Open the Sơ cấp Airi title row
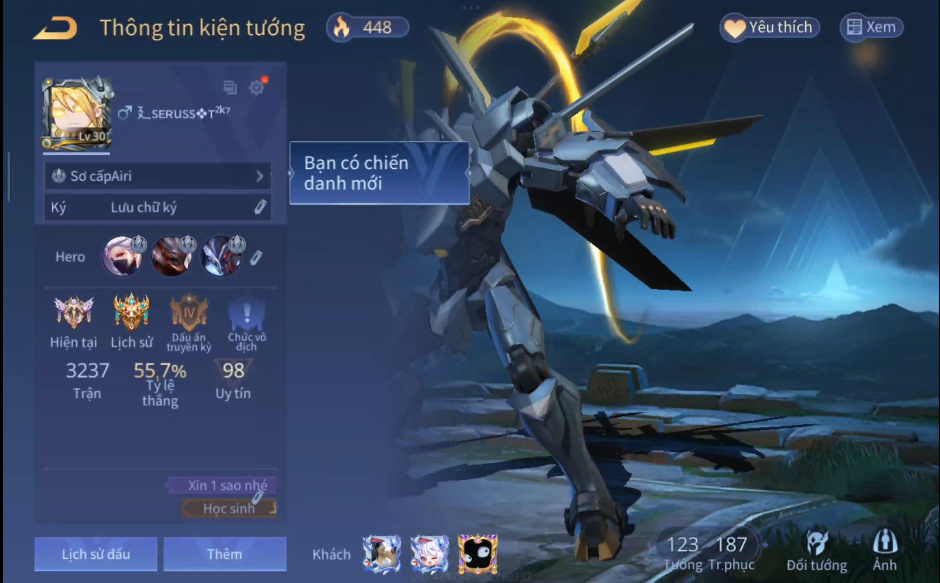 (x=158, y=176)
